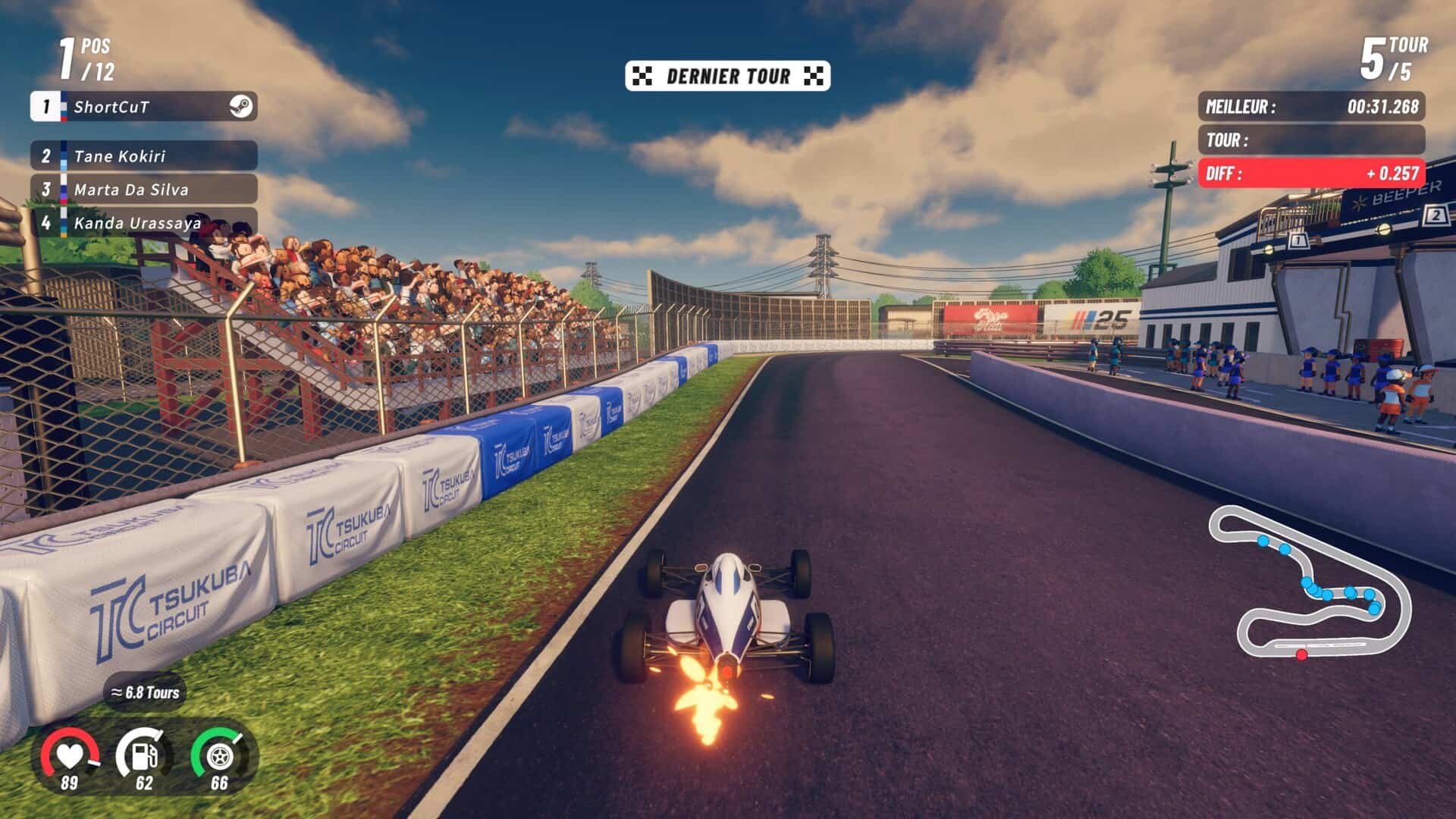
Task: Click the heart car-health gauge
Action: tap(69, 756)
